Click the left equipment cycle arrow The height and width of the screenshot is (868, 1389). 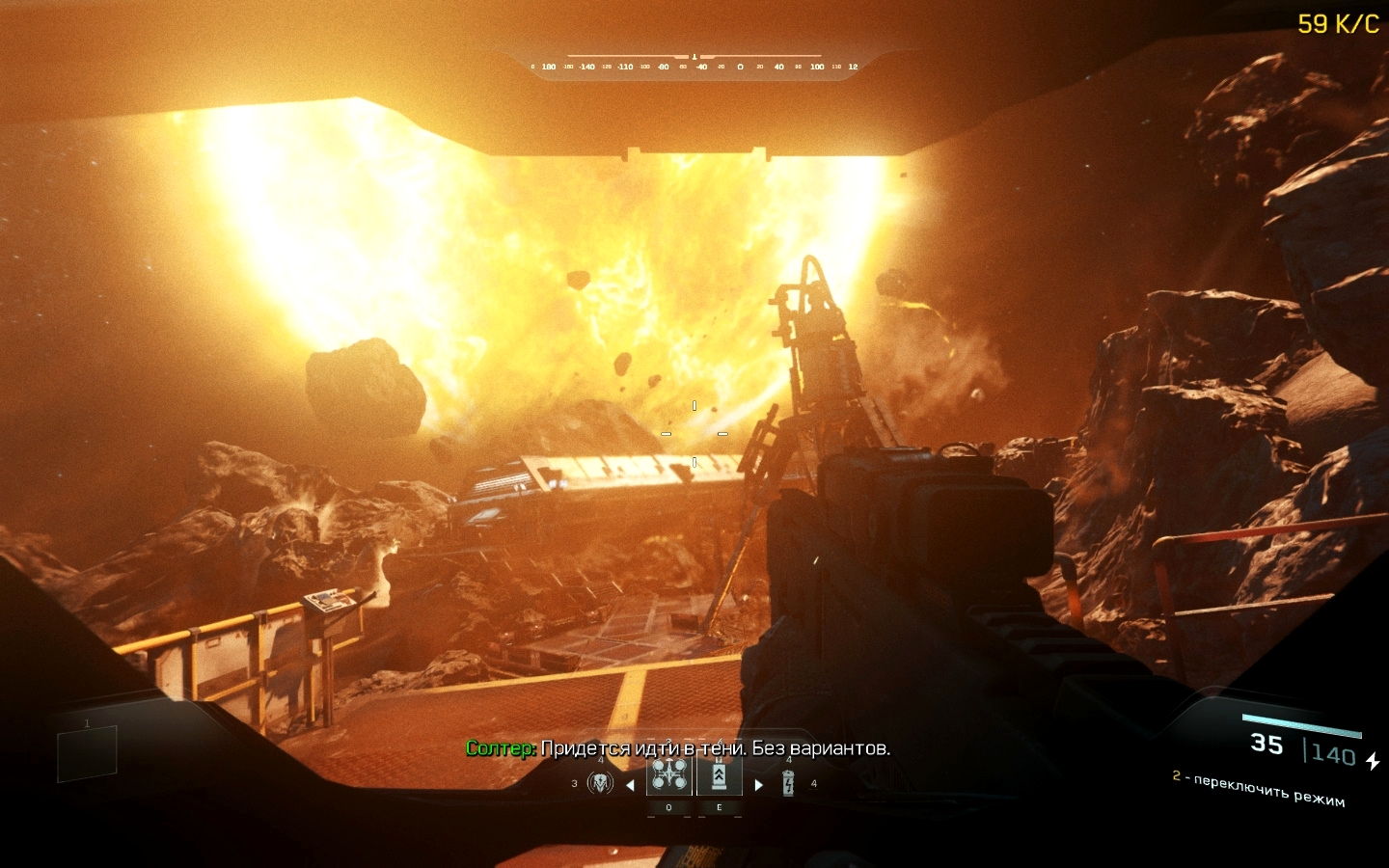click(x=630, y=785)
